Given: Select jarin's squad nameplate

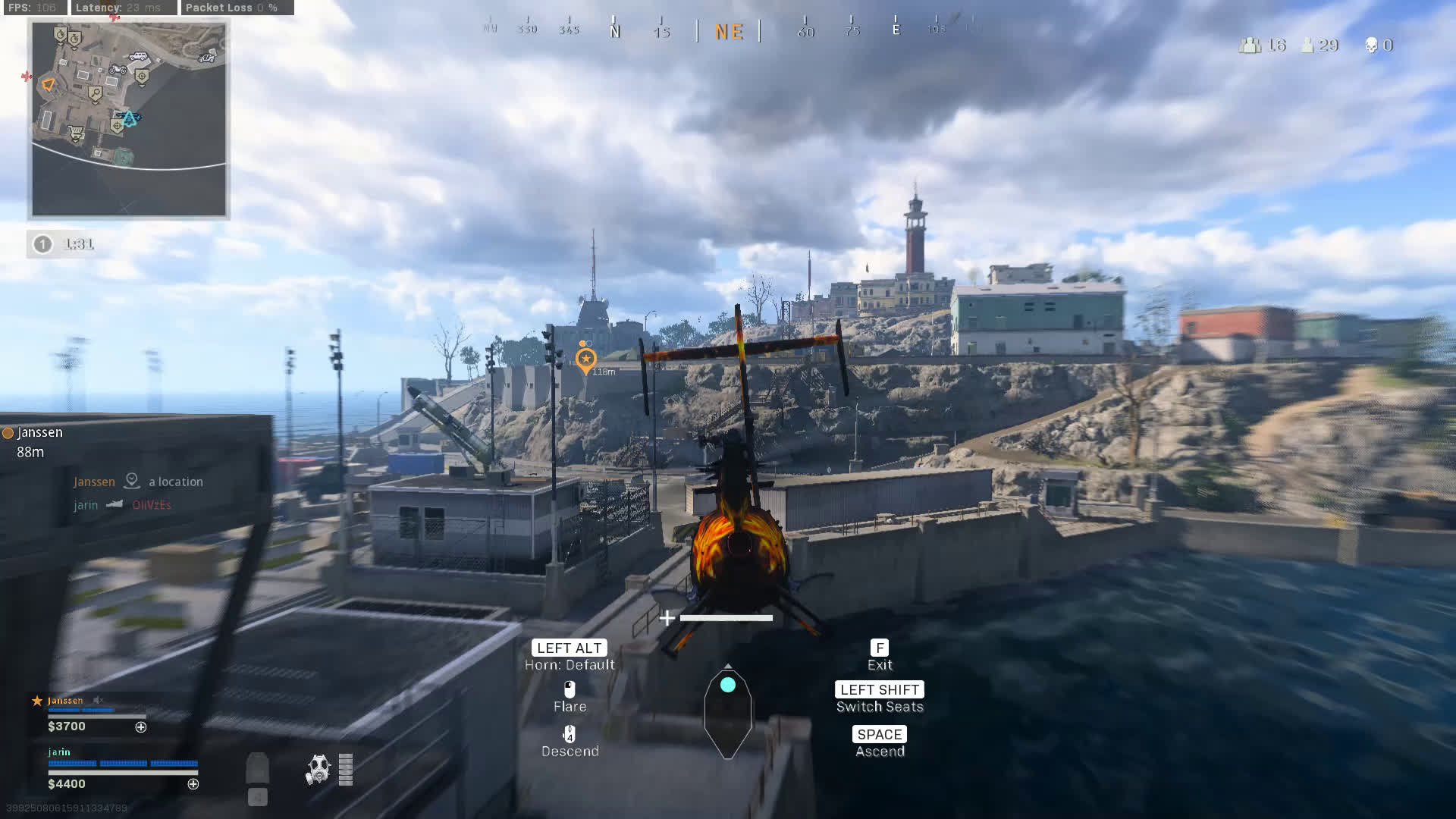Looking at the screenshot, I should 59,752.
